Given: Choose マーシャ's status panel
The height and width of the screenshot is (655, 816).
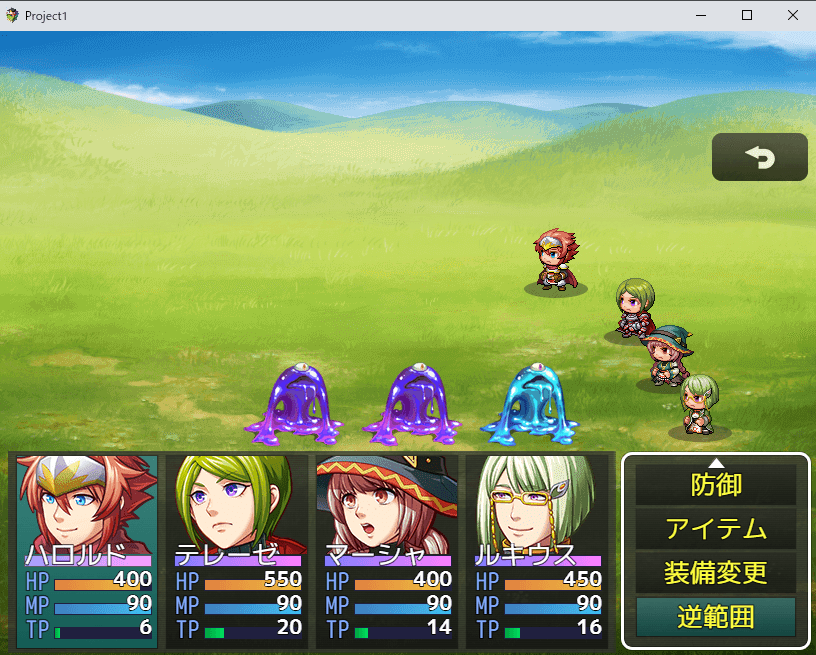Looking at the screenshot, I should tap(388, 550).
